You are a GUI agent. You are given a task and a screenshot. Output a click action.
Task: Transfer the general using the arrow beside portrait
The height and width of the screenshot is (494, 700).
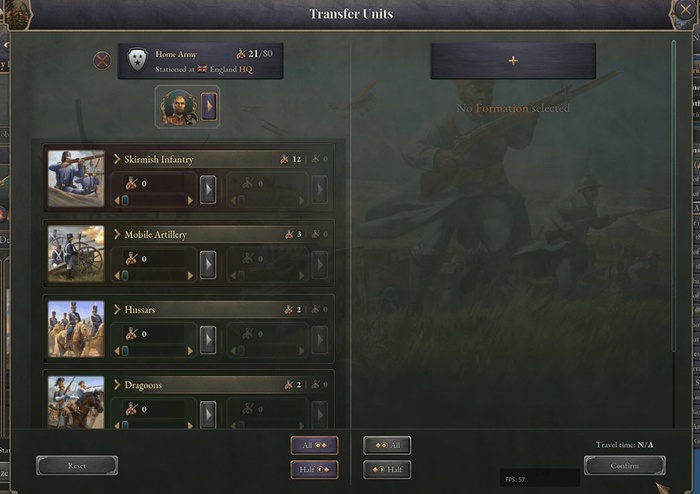209,107
